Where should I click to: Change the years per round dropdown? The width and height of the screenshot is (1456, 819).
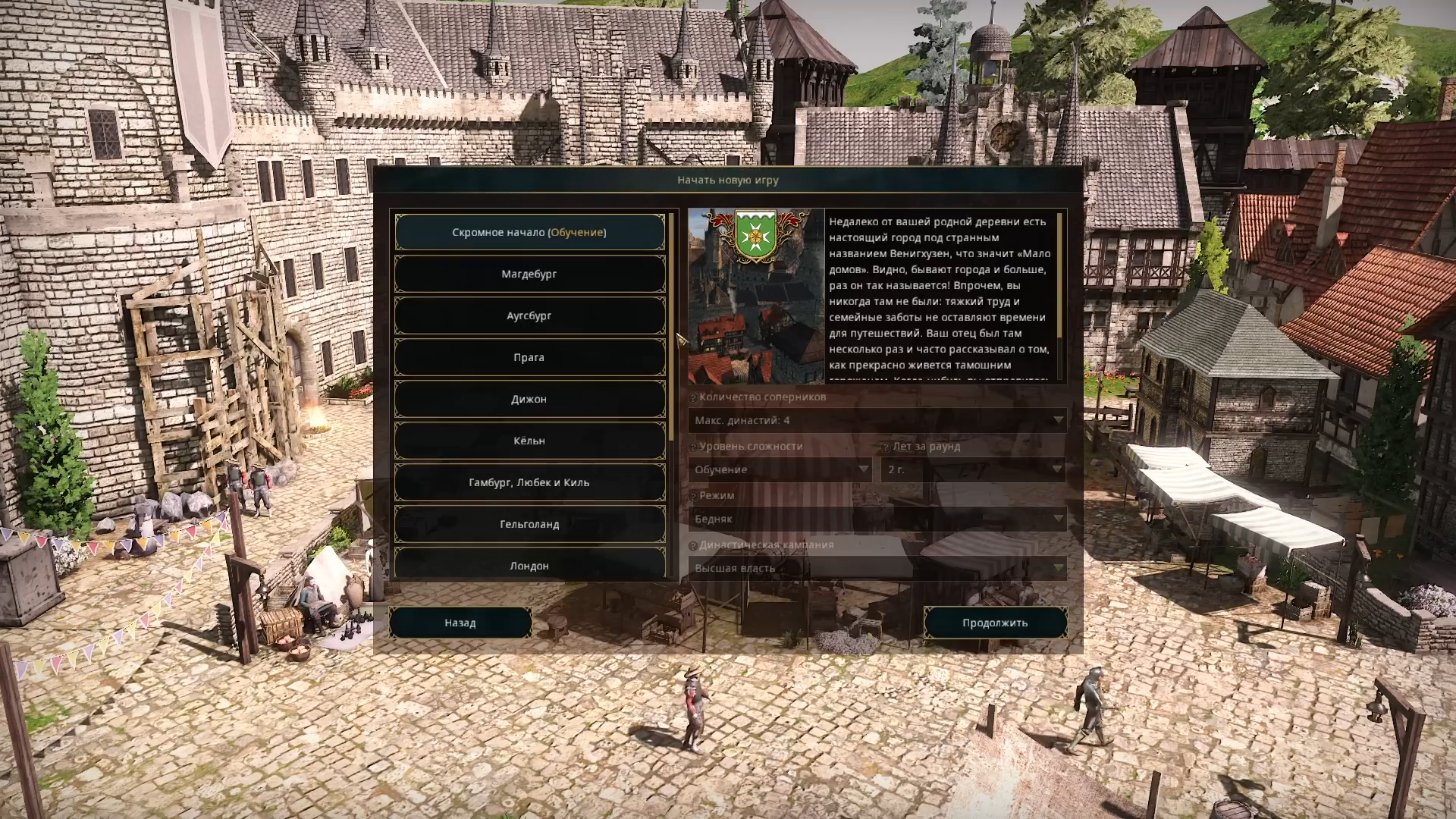click(974, 469)
